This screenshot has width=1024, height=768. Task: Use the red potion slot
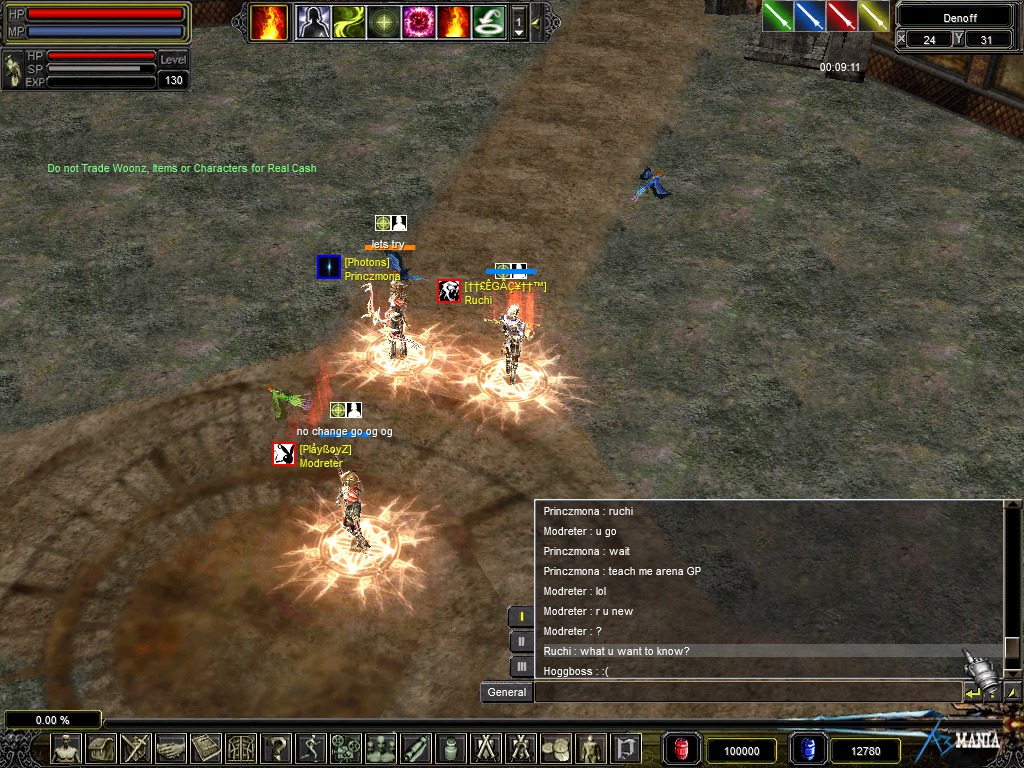[x=681, y=749]
